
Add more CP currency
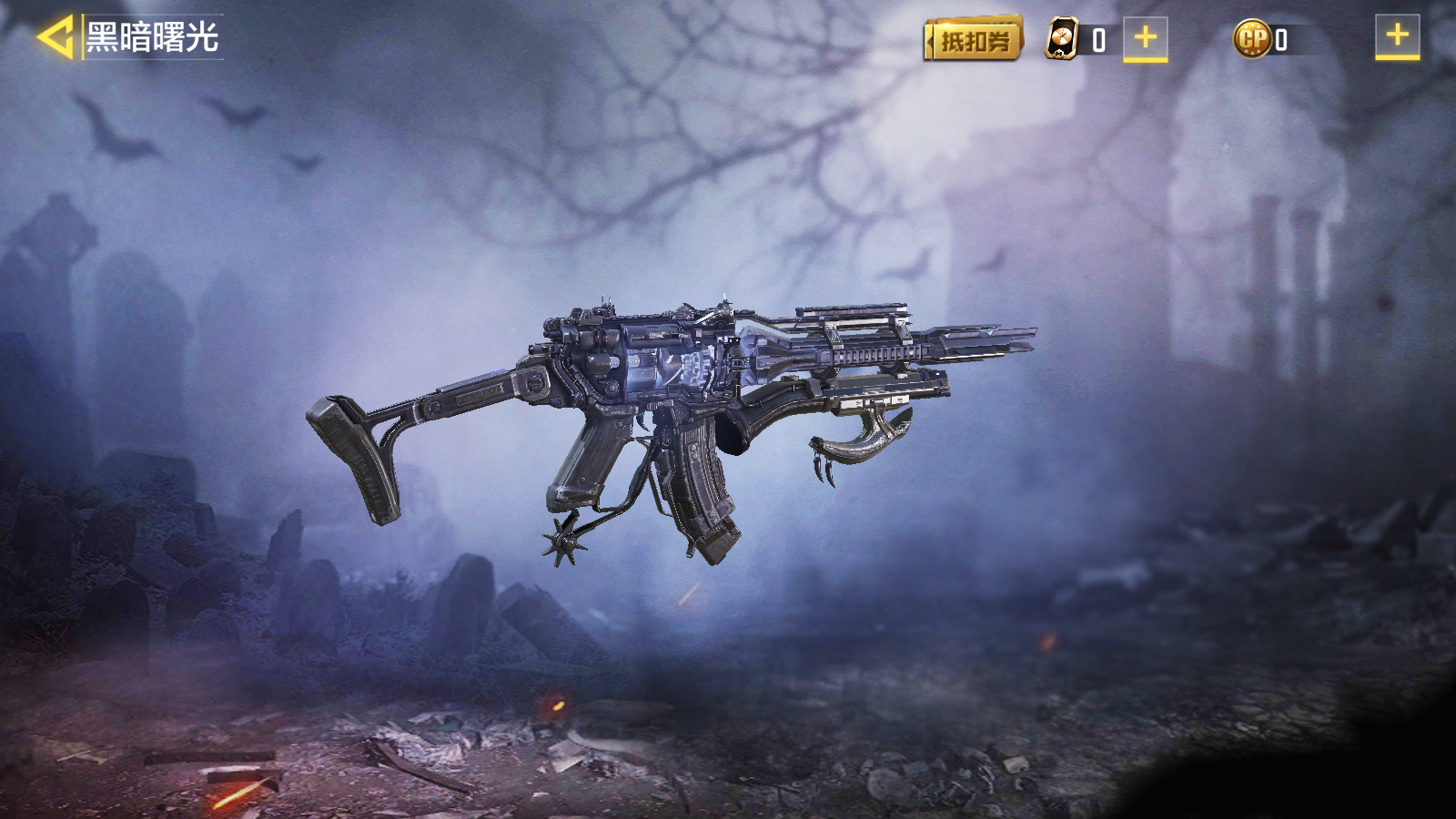click(1397, 37)
